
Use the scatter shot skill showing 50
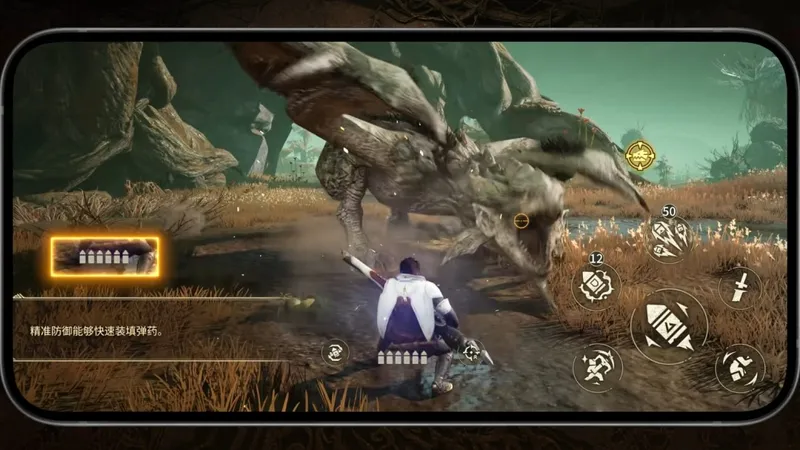668,240
